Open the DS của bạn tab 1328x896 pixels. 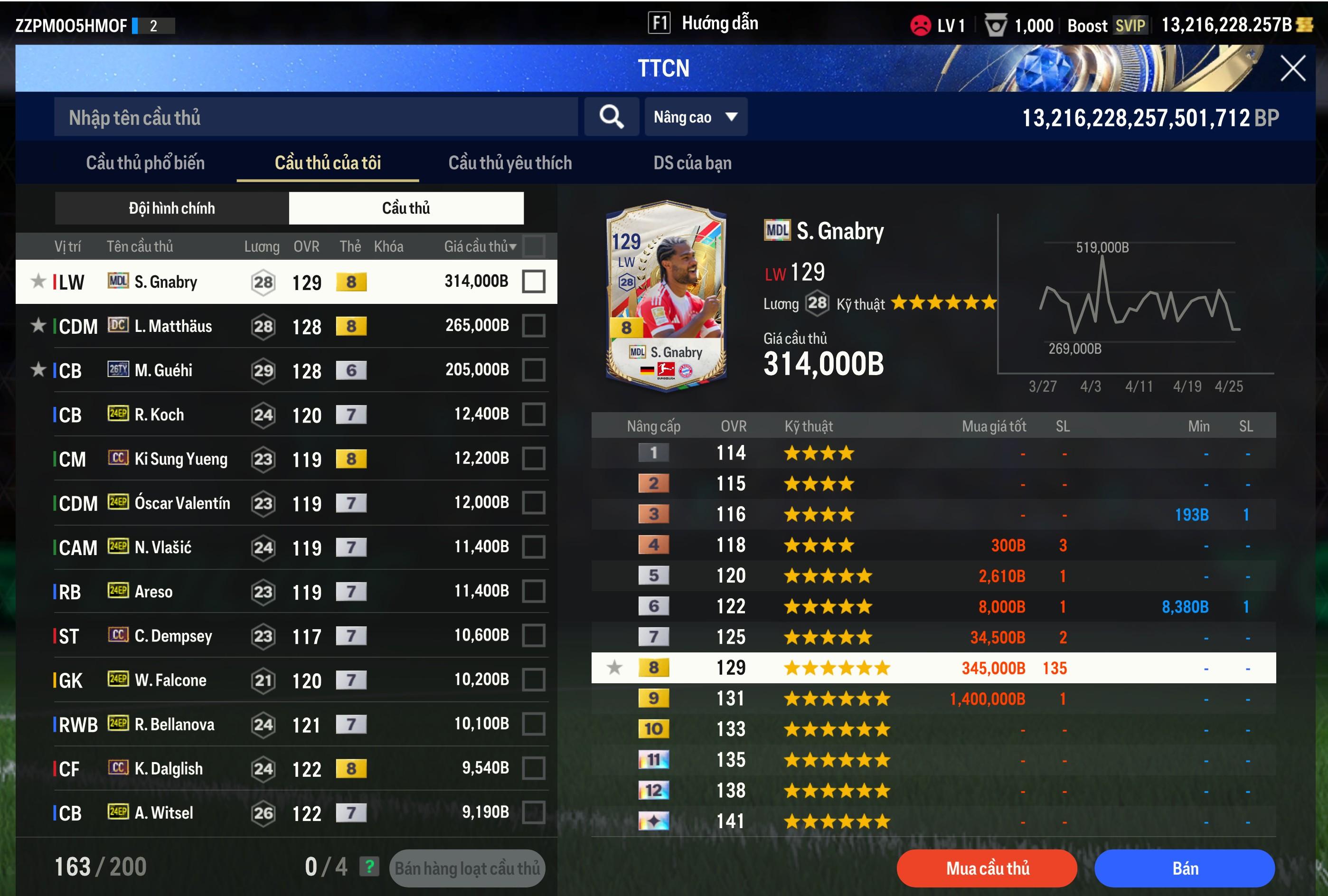[692, 163]
